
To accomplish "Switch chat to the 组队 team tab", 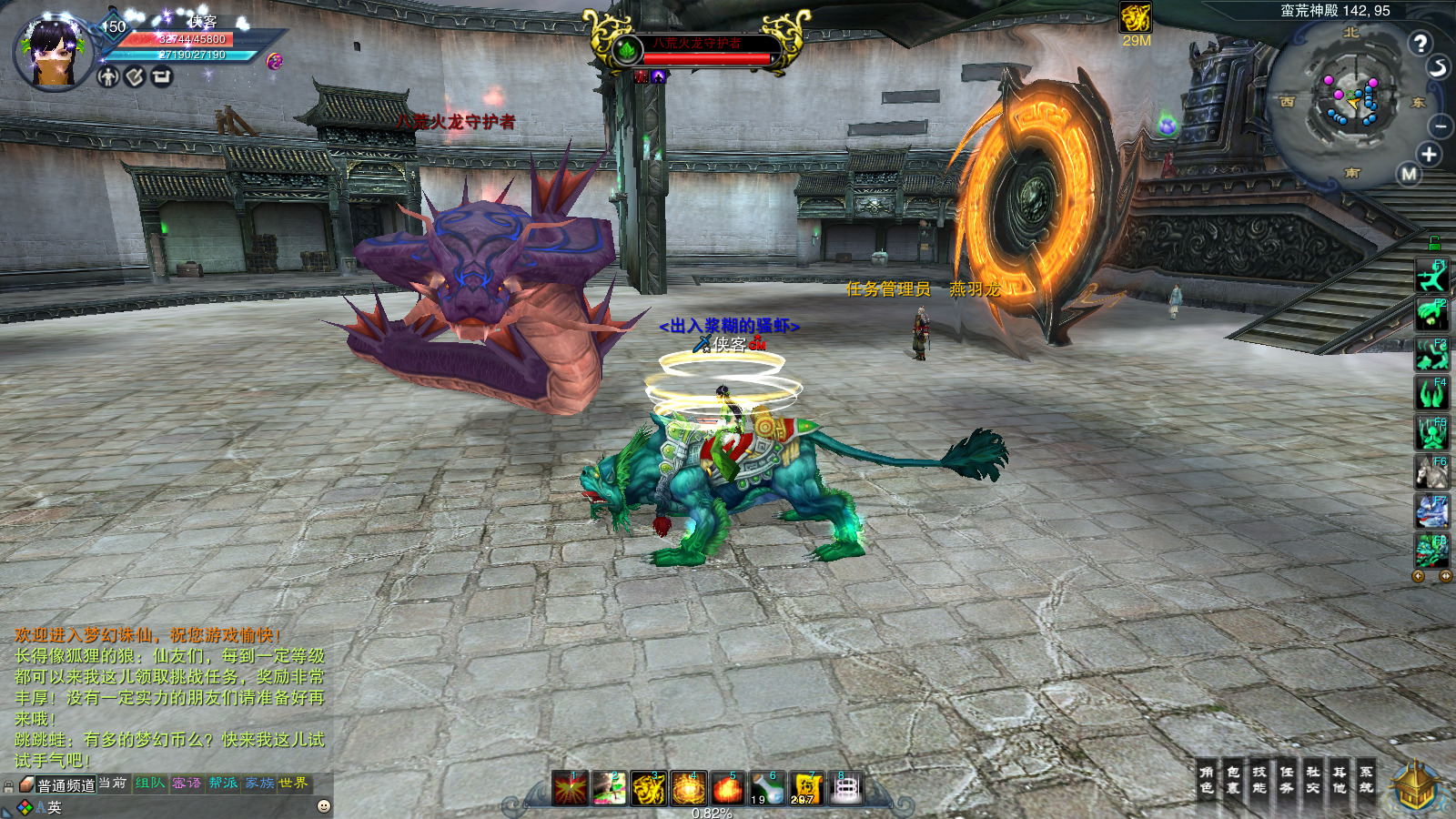I will 150,783.
